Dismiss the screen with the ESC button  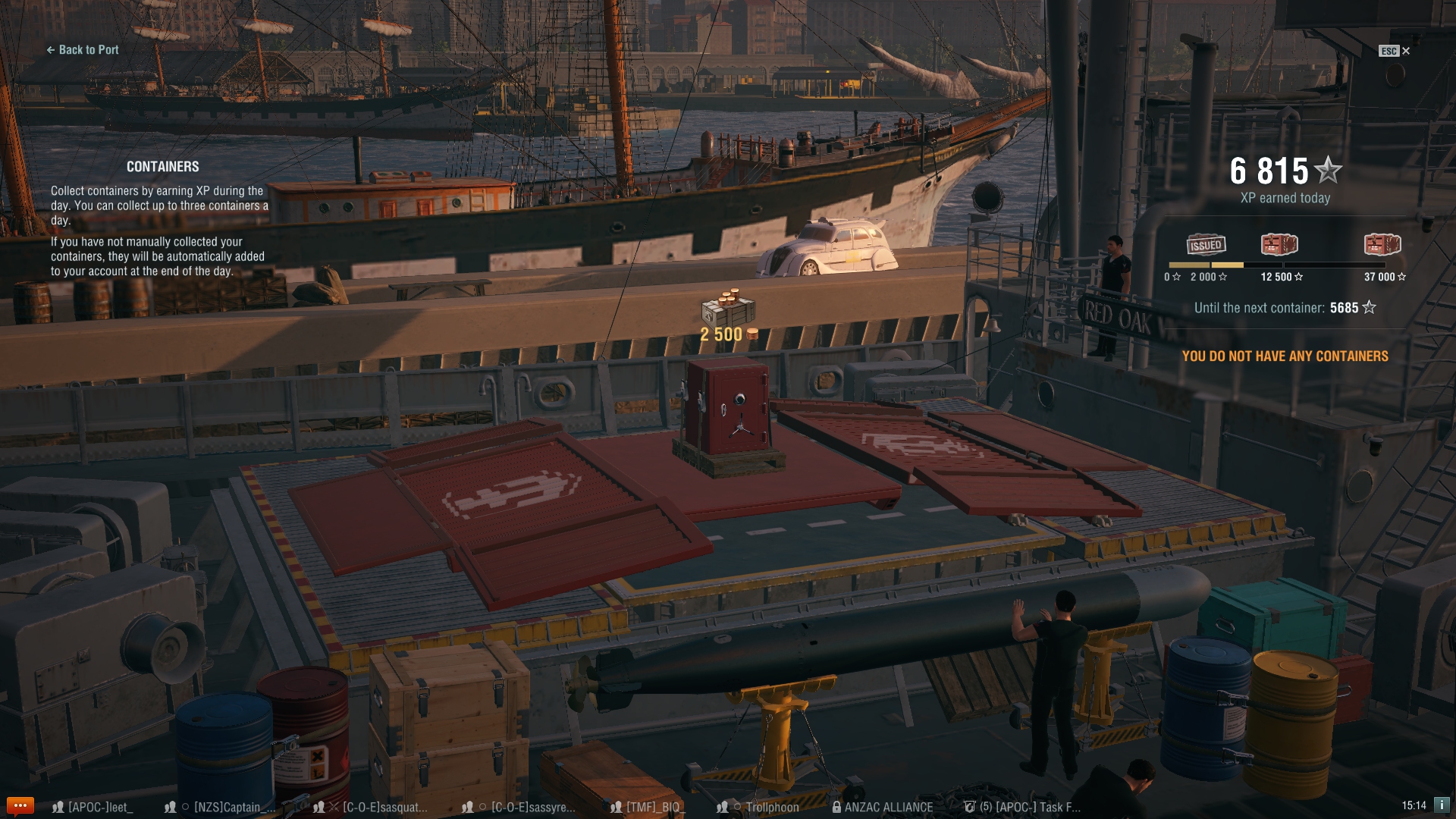click(1389, 51)
